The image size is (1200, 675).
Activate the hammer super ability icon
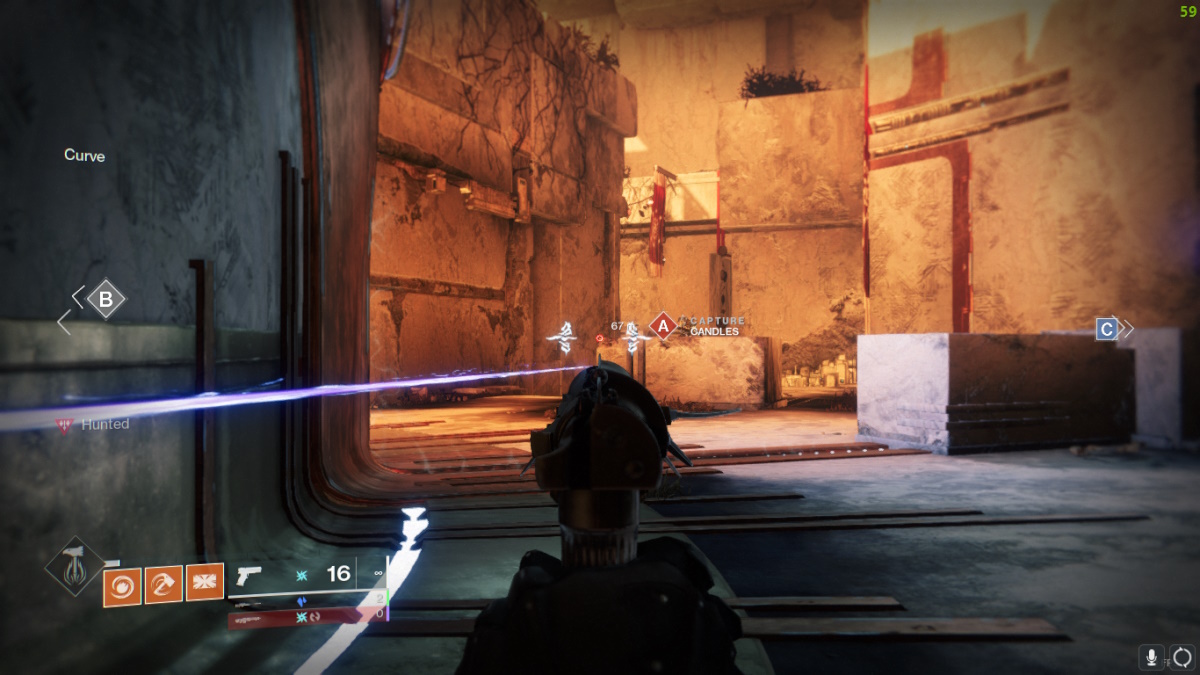[x=75, y=566]
